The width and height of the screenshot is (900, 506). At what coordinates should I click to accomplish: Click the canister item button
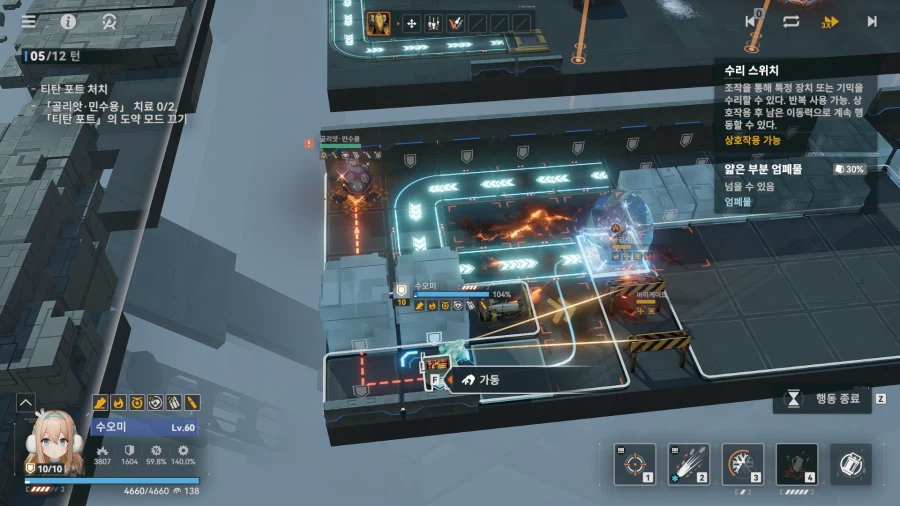coord(851,464)
